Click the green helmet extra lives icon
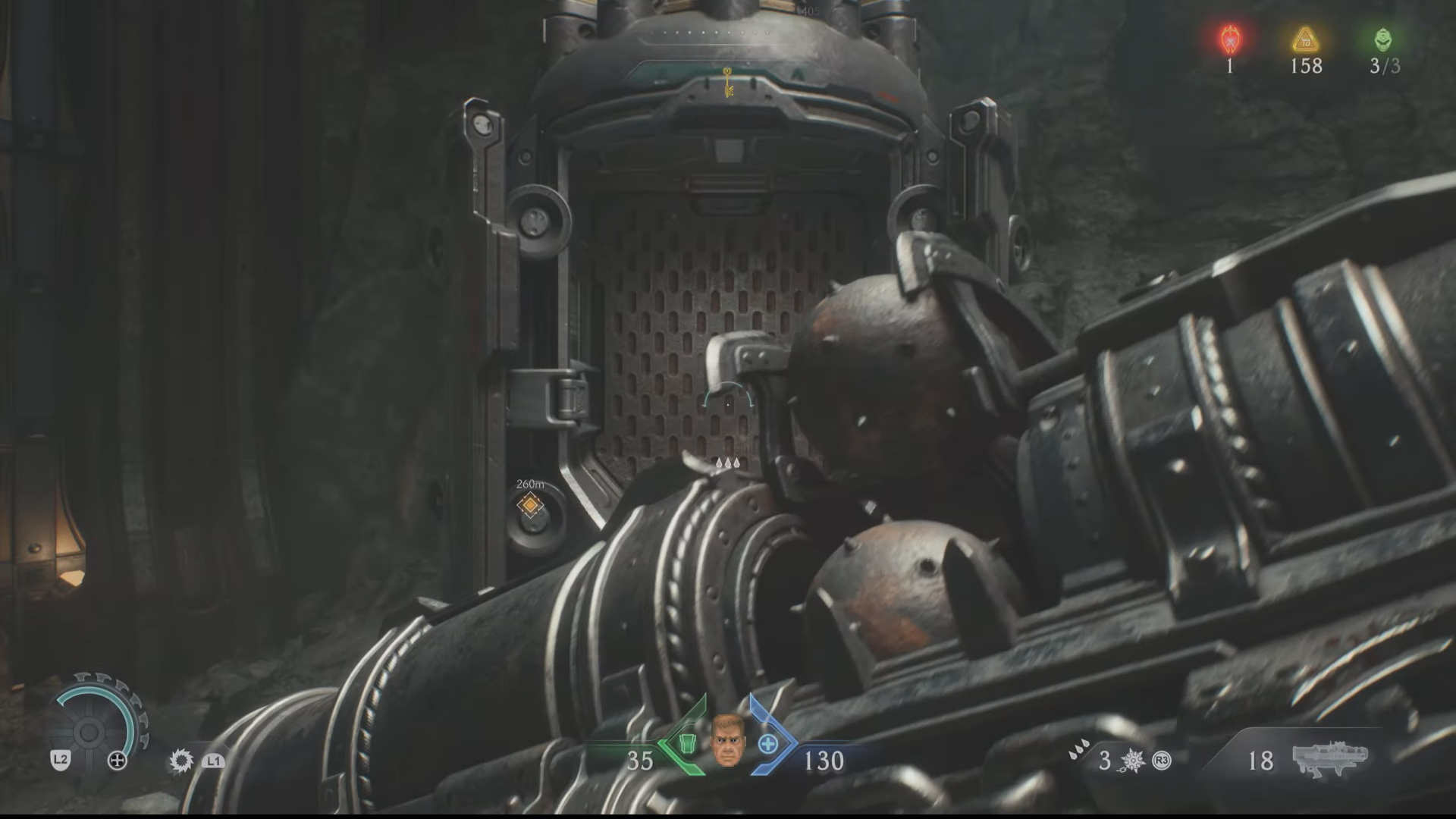The image size is (1456, 819). [x=1383, y=39]
